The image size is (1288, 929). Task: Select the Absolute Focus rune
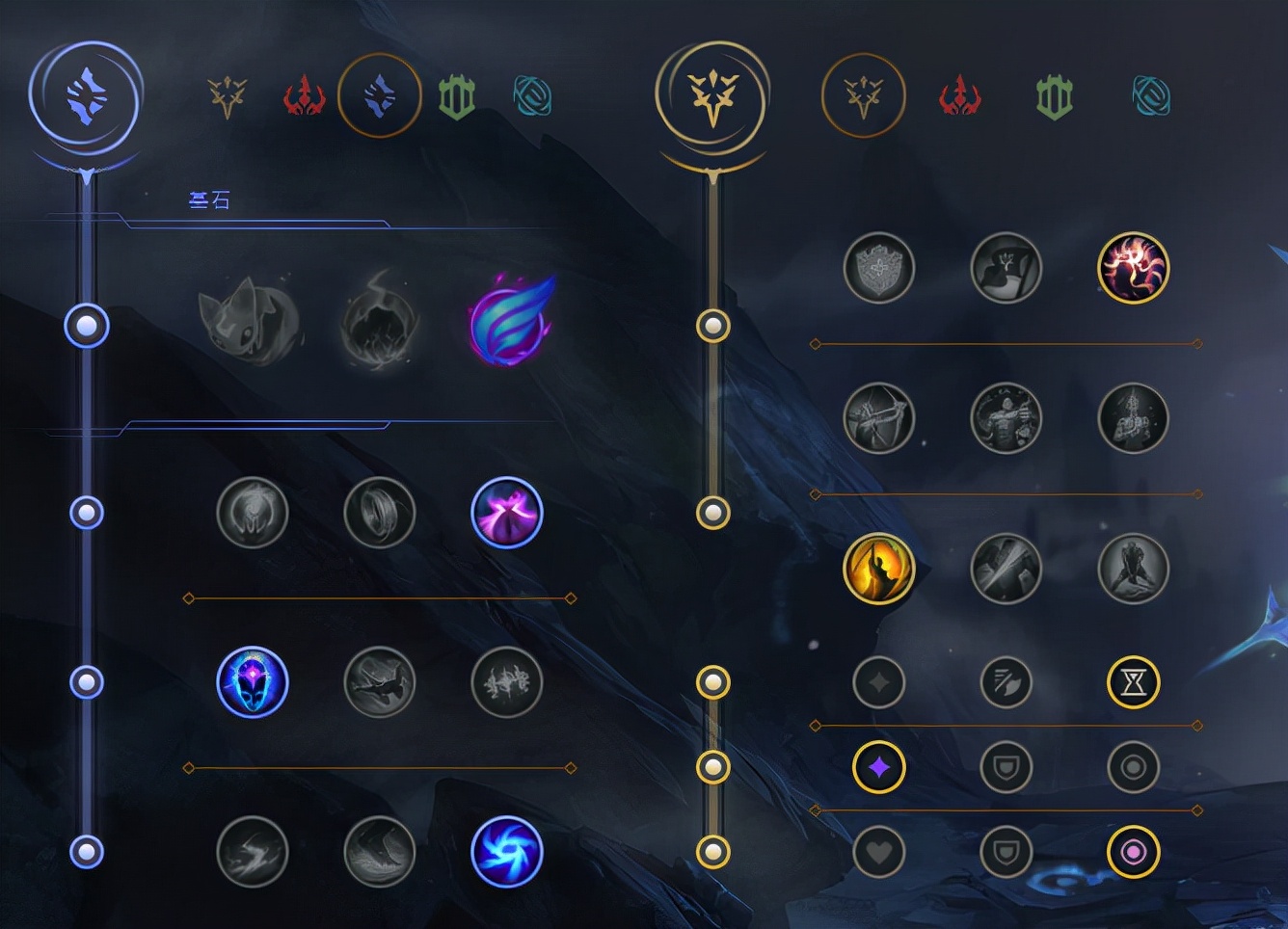click(x=507, y=682)
